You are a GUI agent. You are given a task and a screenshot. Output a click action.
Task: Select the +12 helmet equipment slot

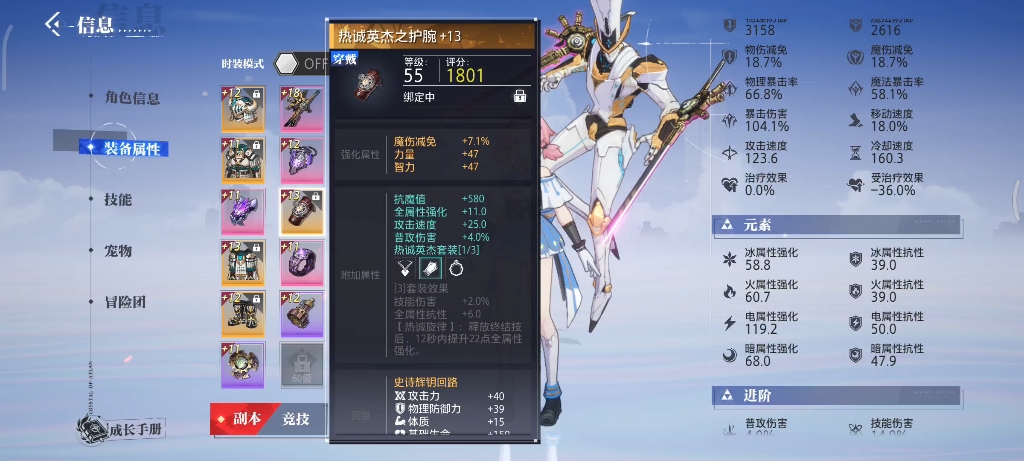(x=243, y=108)
